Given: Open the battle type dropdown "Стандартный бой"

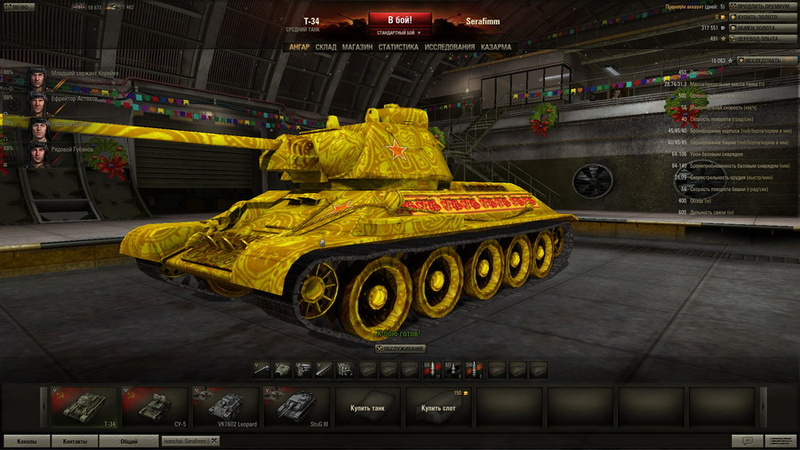Looking at the screenshot, I should 399,33.
